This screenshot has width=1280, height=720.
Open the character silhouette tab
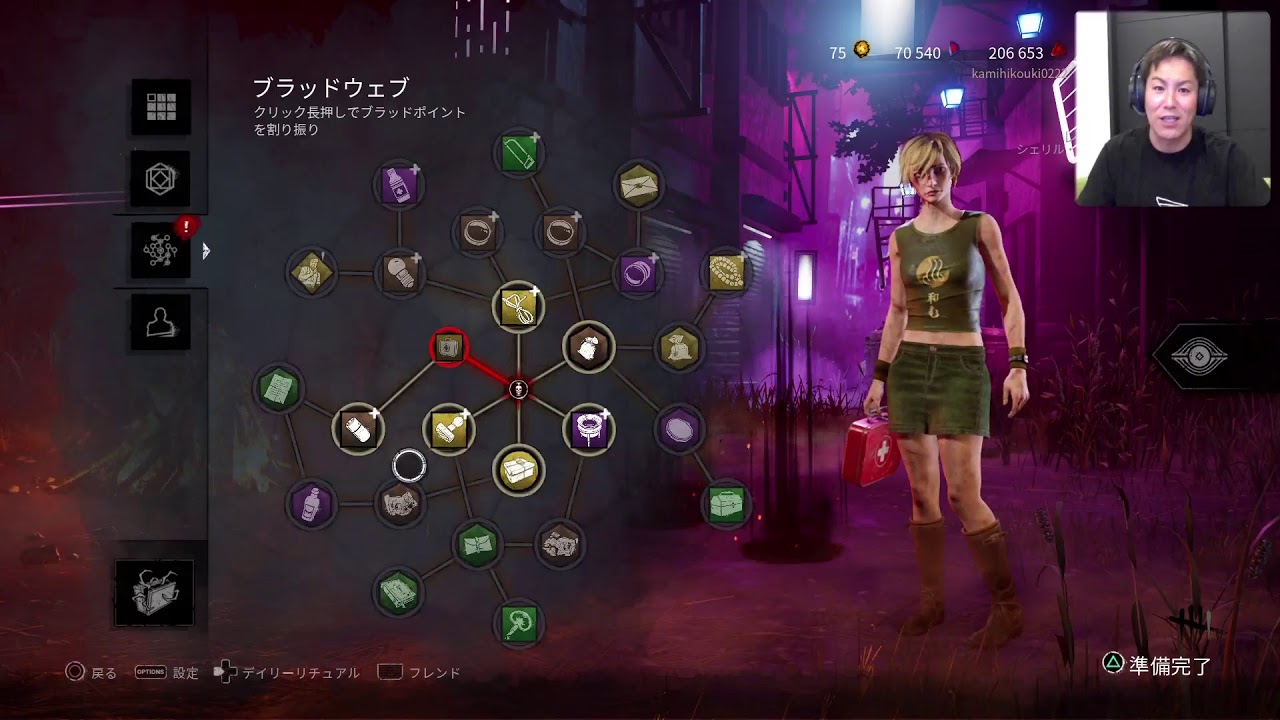coord(161,322)
